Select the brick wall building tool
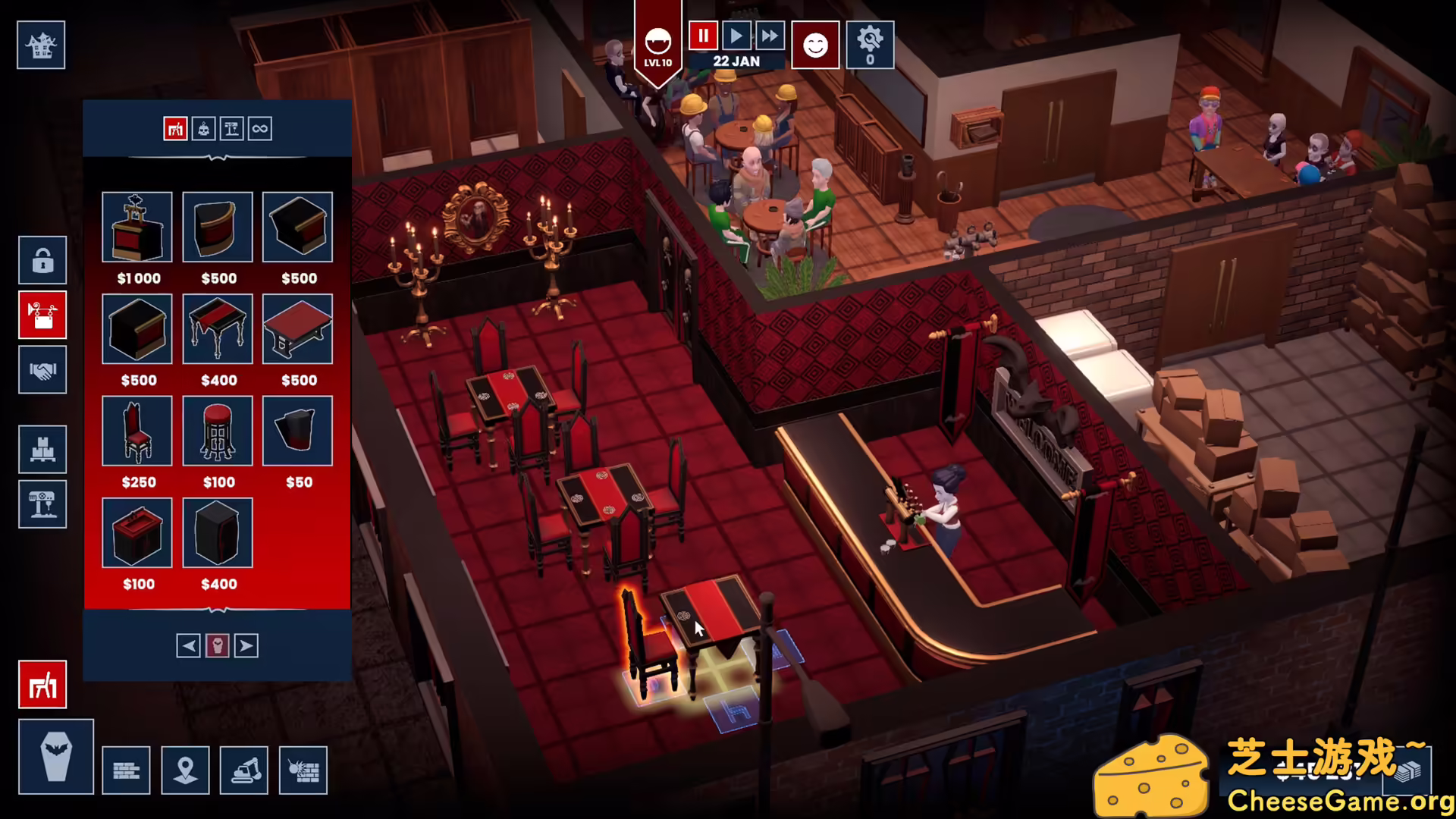The width and height of the screenshot is (1456, 819). [126, 770]
